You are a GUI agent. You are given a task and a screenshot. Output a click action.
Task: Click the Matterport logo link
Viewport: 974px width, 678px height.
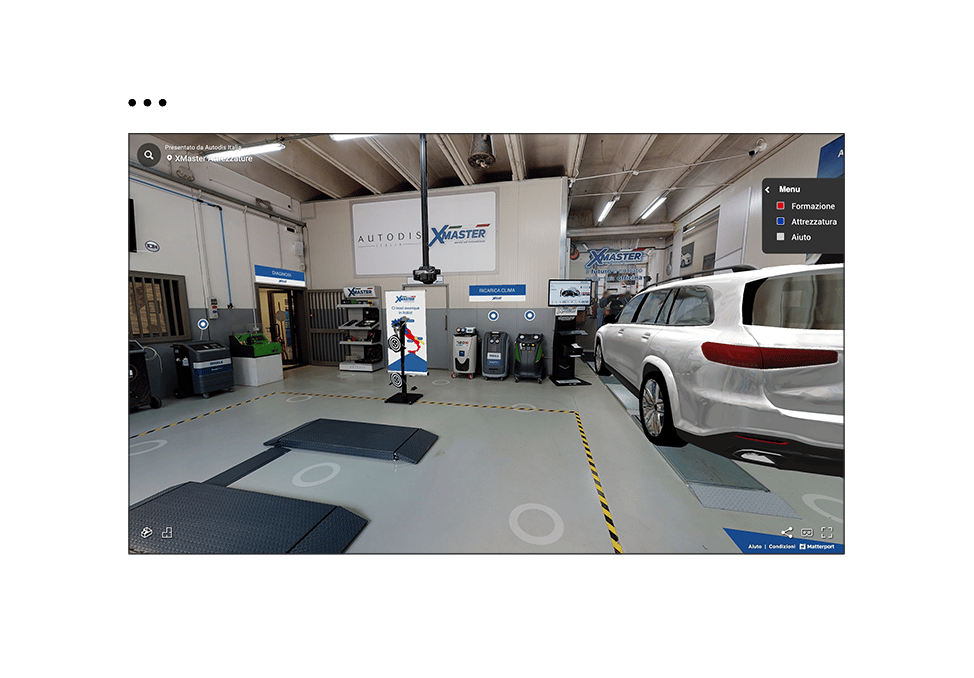[820, 547]
